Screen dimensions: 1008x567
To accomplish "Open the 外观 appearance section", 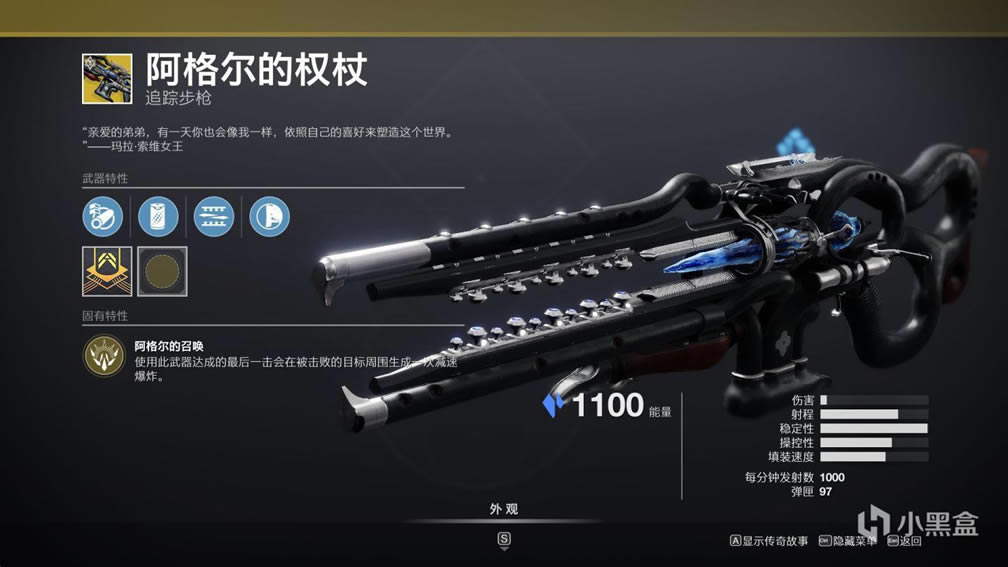I will tap(504, 510).
